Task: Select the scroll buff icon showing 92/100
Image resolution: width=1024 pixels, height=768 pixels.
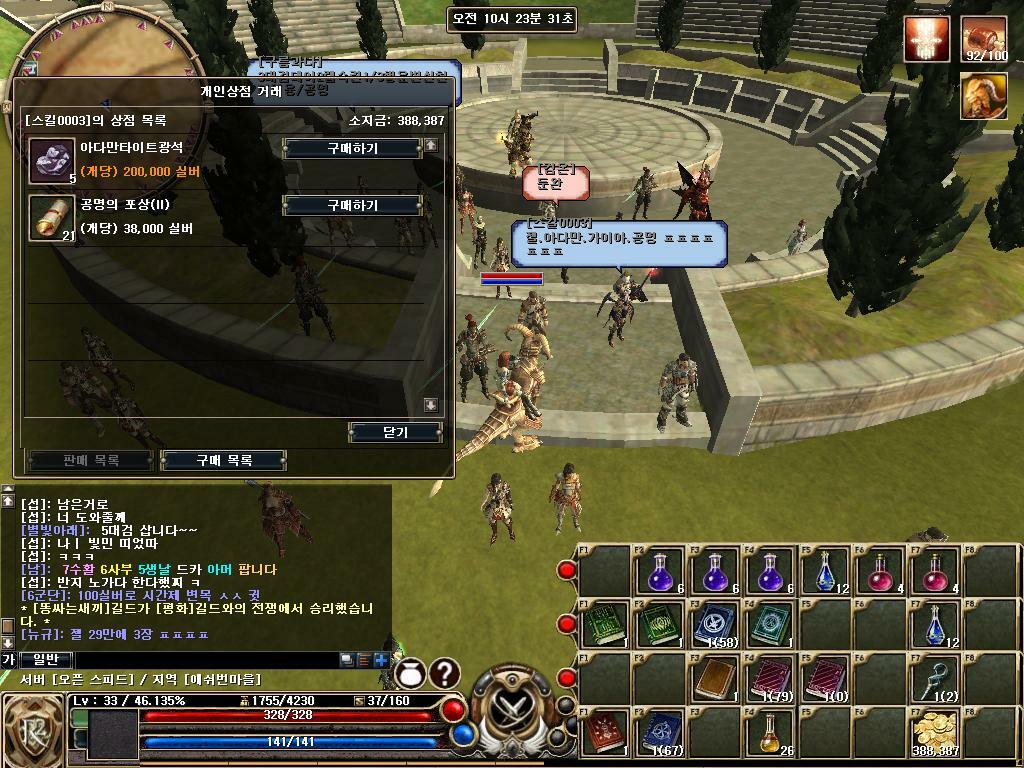Action: [x=984, y=40]
